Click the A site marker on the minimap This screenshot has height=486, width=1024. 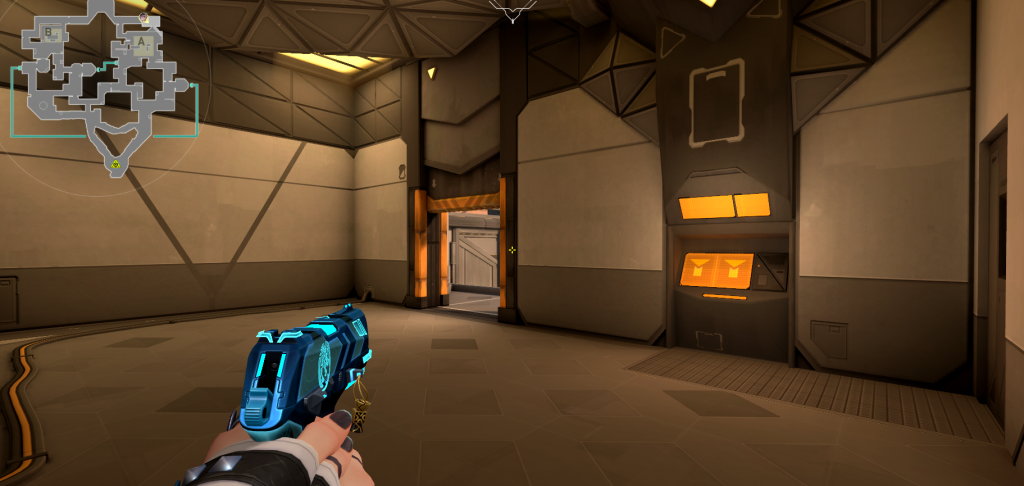click(142, 44)
